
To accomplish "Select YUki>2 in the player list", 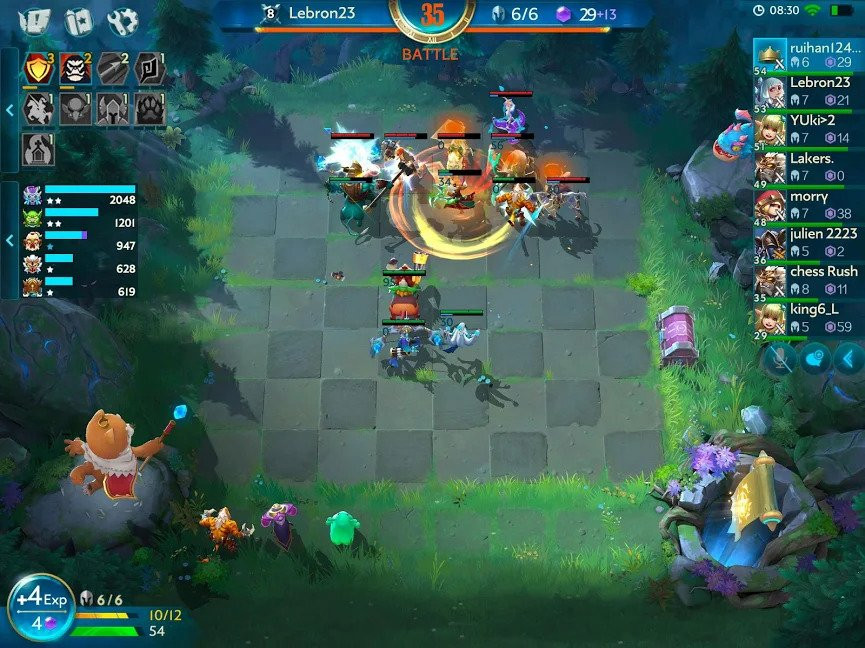I will pyautogui.click(x=806, y=129).
